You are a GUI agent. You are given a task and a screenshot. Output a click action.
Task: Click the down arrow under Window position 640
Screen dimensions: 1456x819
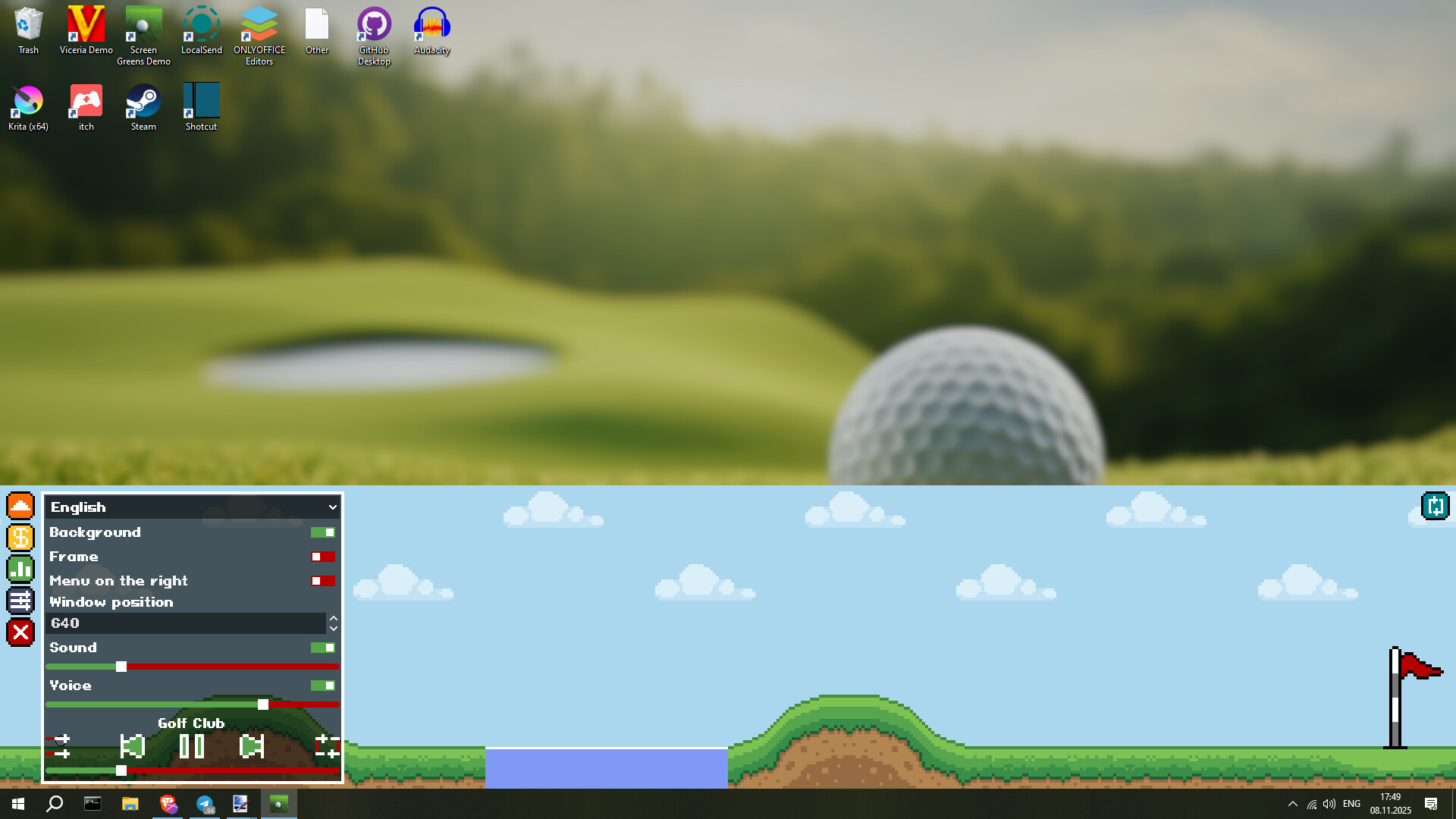pyautogui.click(x=334, y=629)
